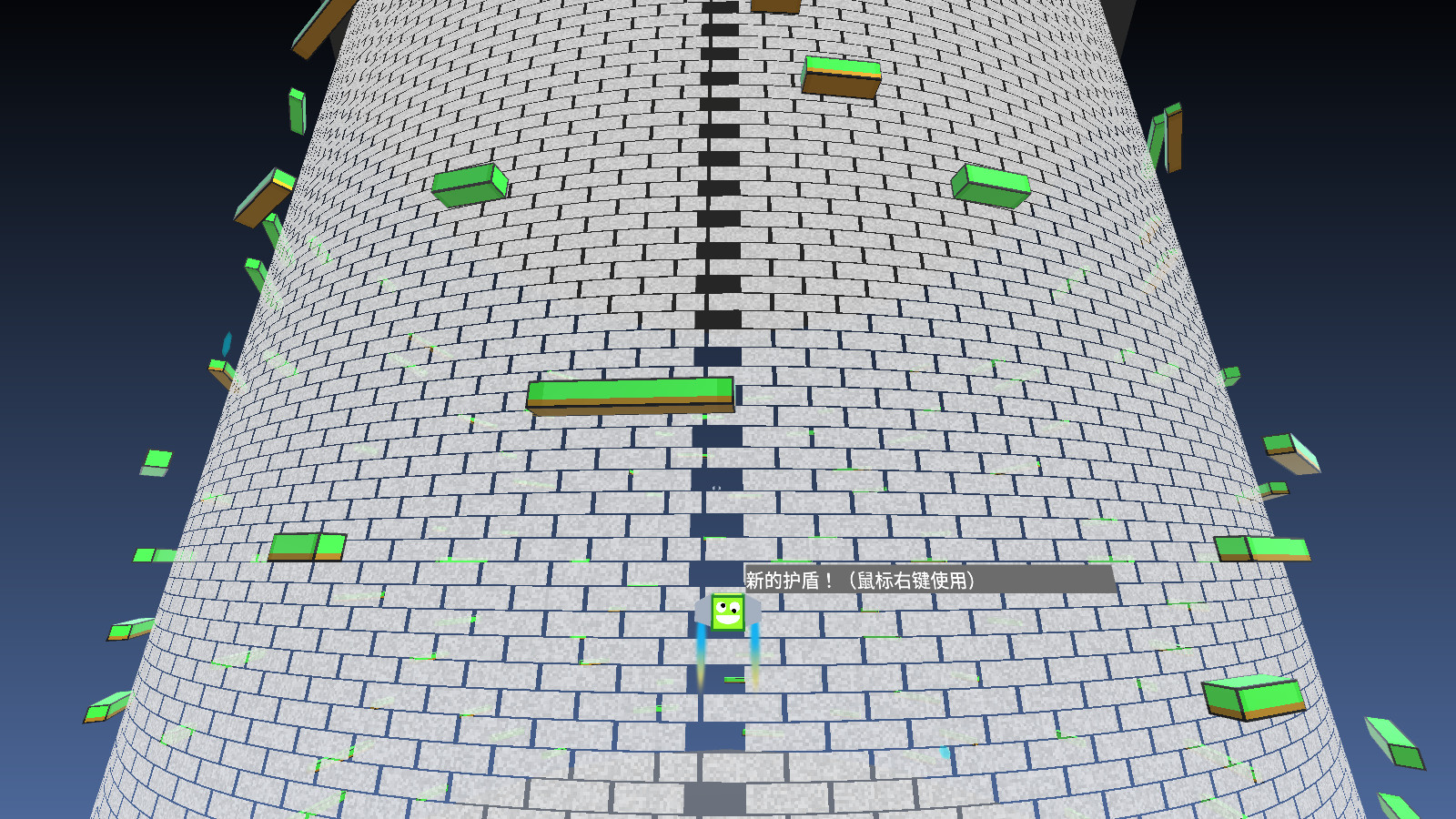Click the upper-left green platform
Viewport: 1456px width, 819px height.
coord(470,185)
